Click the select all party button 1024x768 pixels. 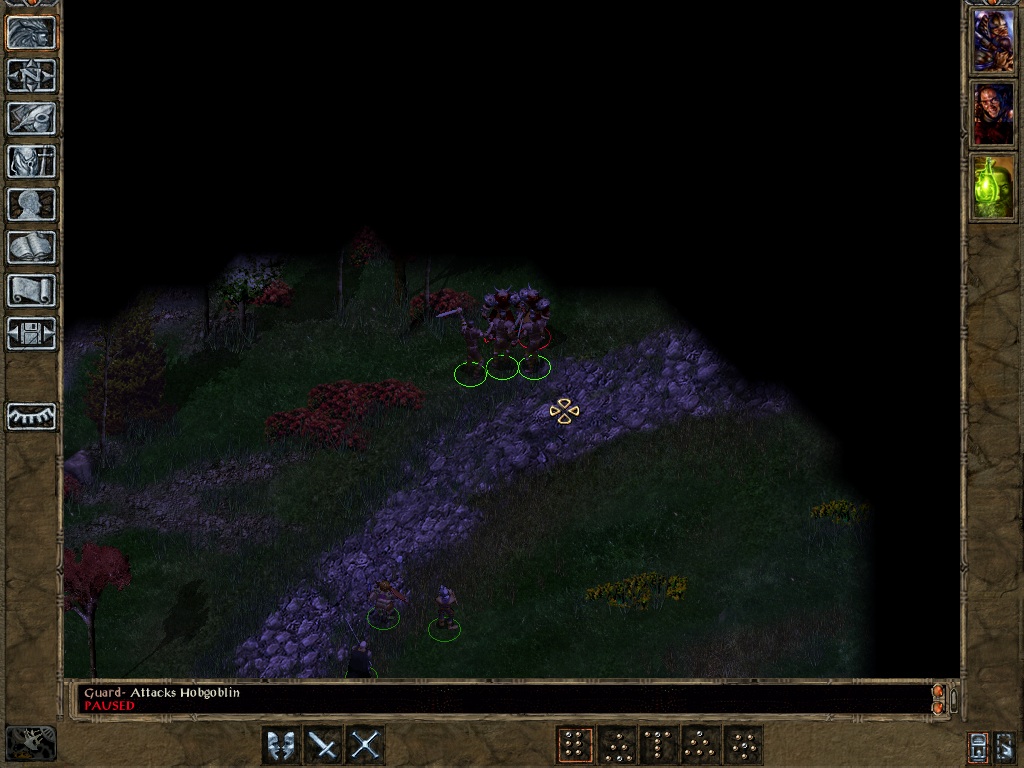[978, 745]
